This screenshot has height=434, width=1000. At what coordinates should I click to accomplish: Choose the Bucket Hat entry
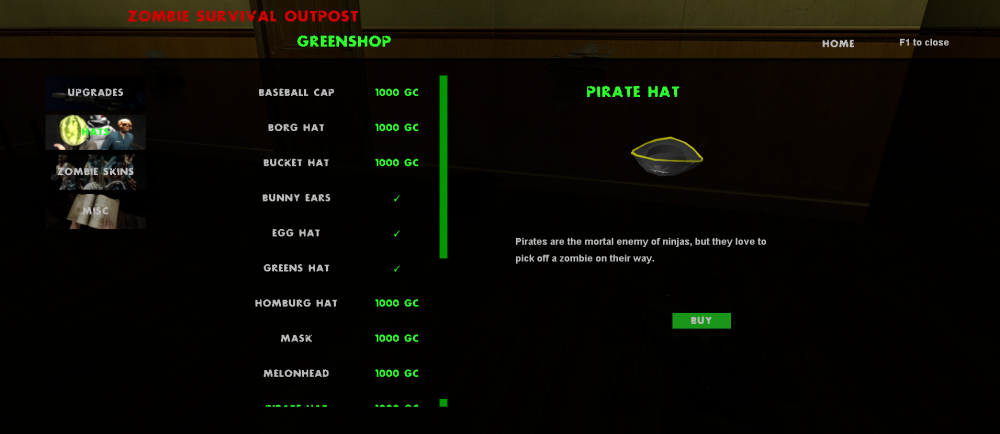296,163
